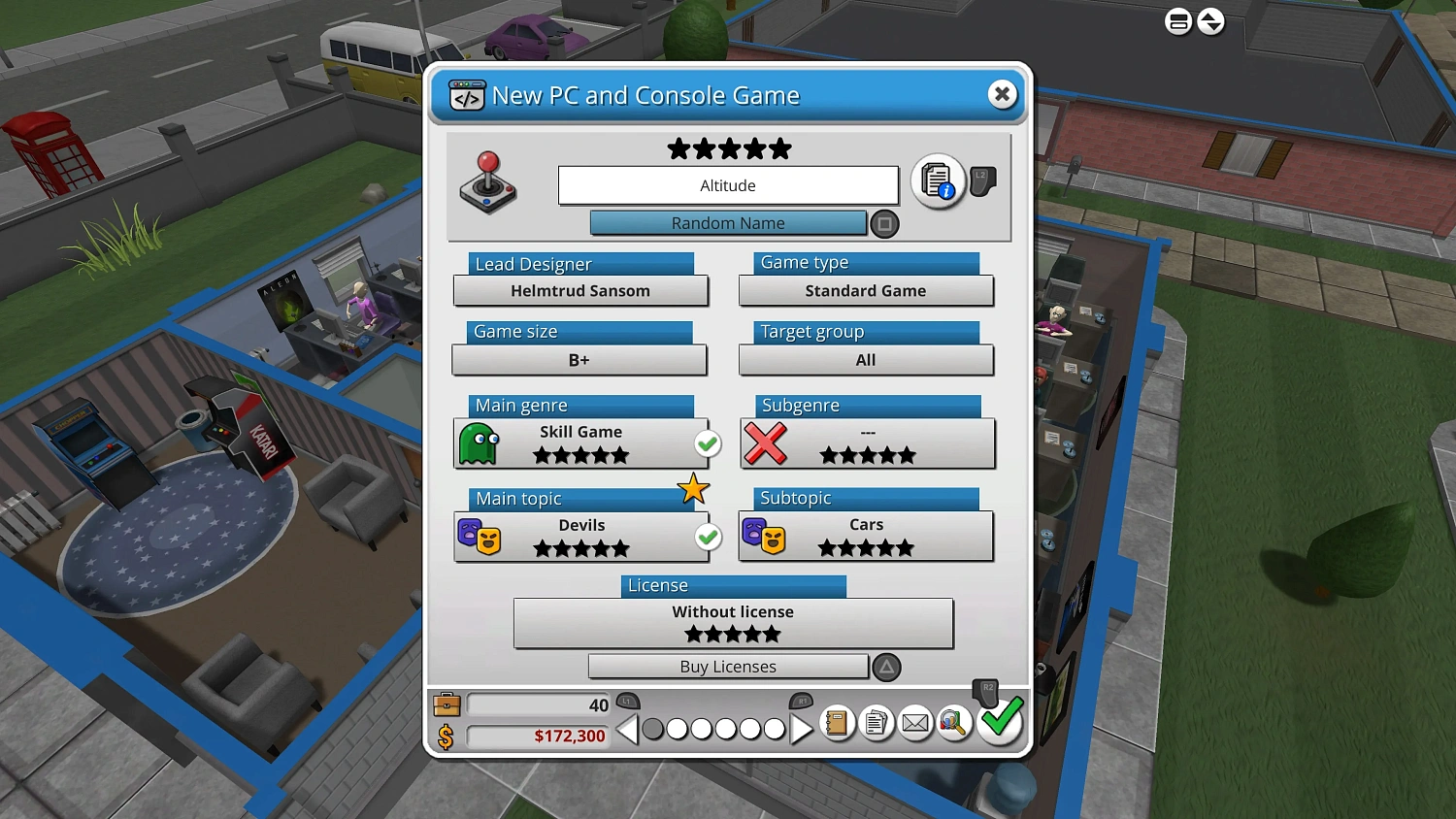The width and height of the screenshot is (1456, 819).
Task: Click the Random Name button
Action: pos(727,223)
